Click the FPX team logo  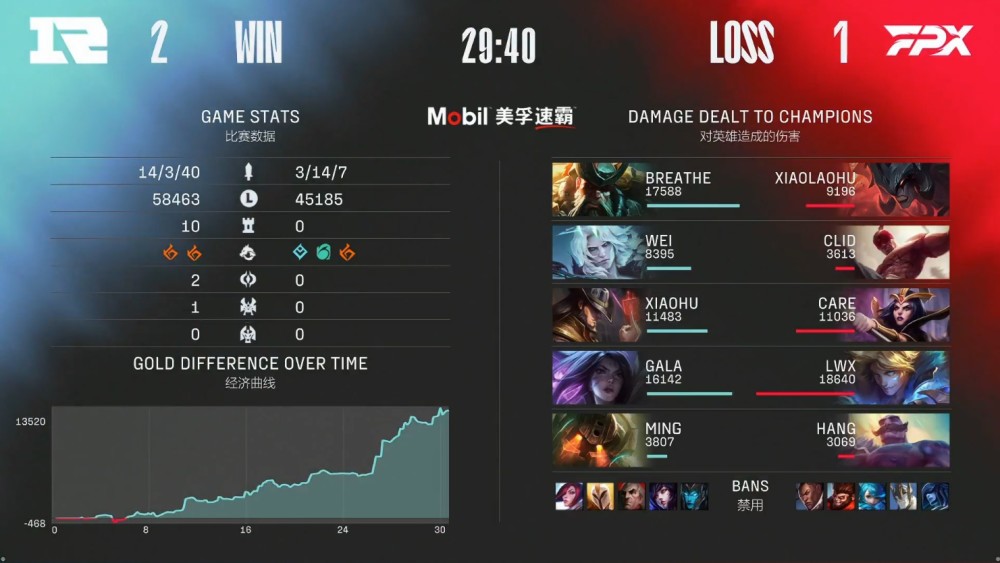pos(928,42)
